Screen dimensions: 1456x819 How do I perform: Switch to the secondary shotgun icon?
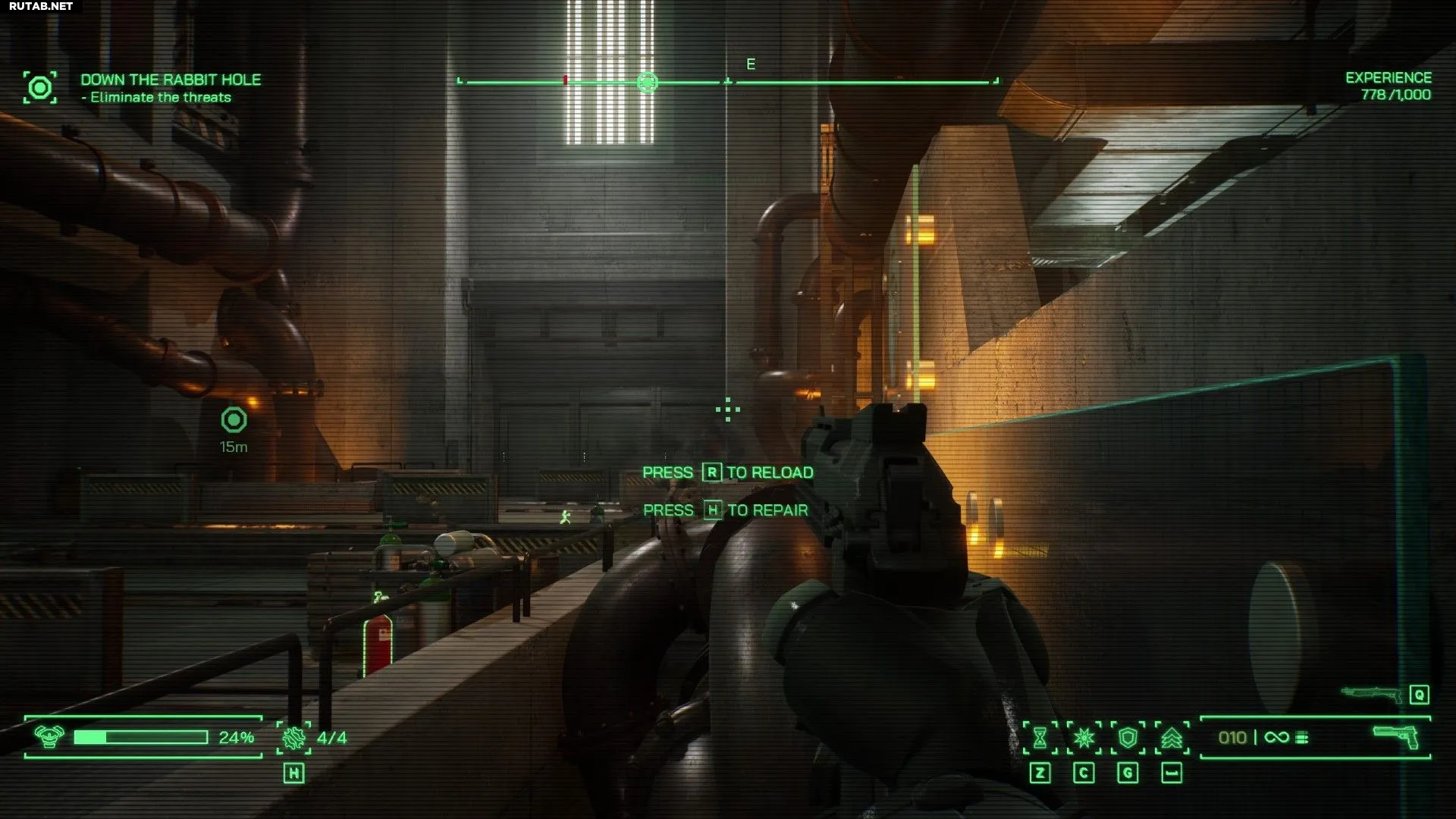click(x=1371, y=693)
